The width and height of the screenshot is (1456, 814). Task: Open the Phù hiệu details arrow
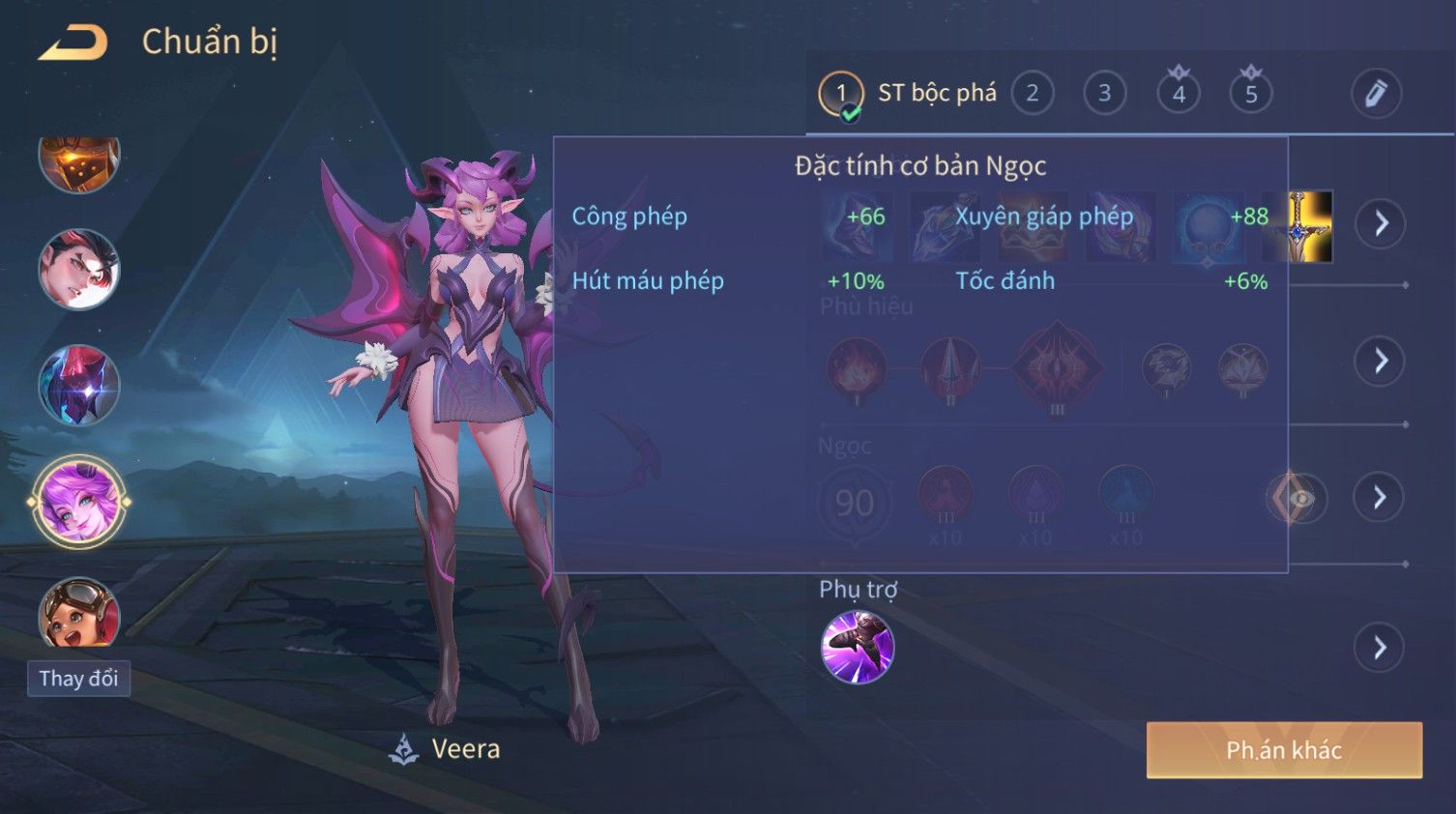click(1380, 362)
